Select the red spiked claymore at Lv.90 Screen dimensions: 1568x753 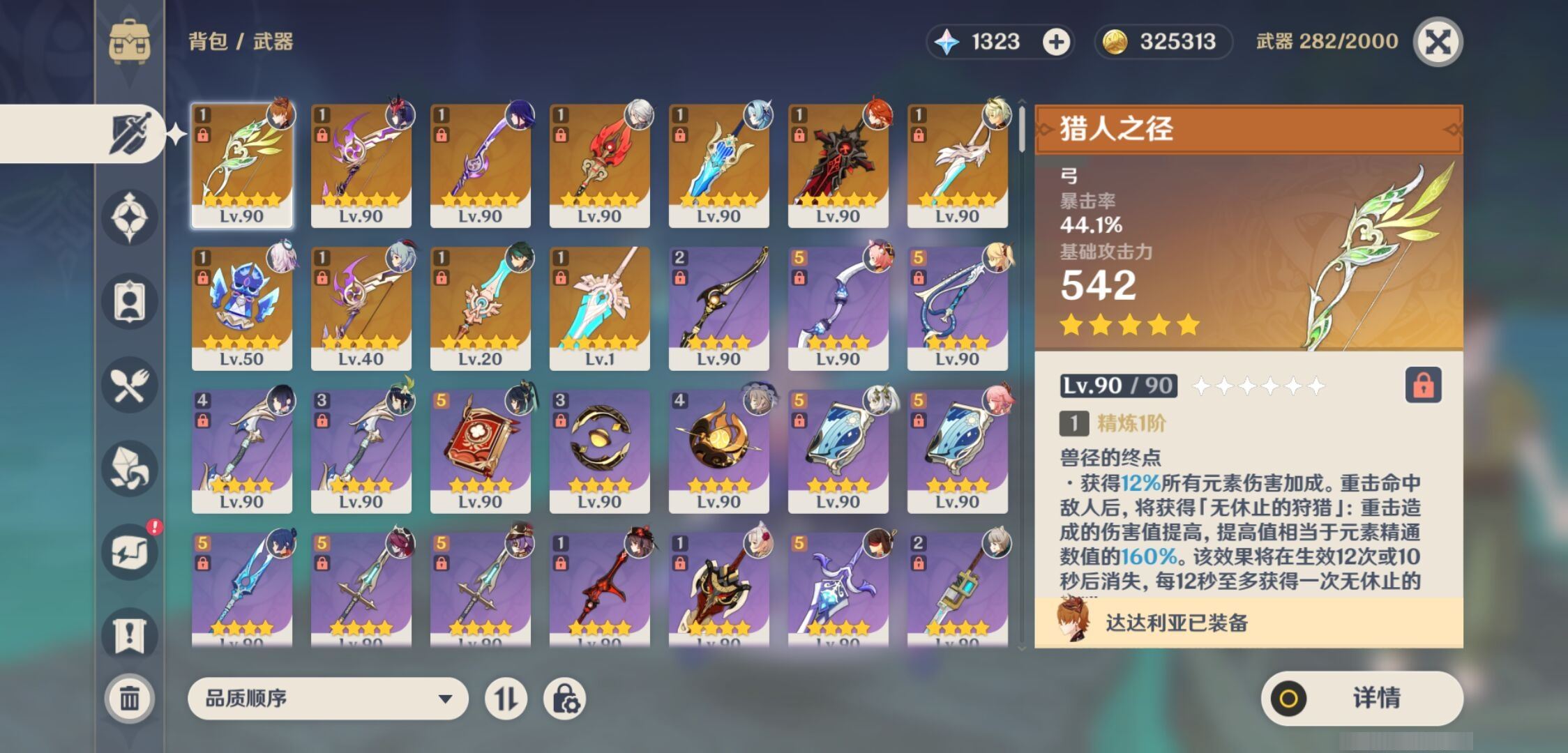click(838, 165)
